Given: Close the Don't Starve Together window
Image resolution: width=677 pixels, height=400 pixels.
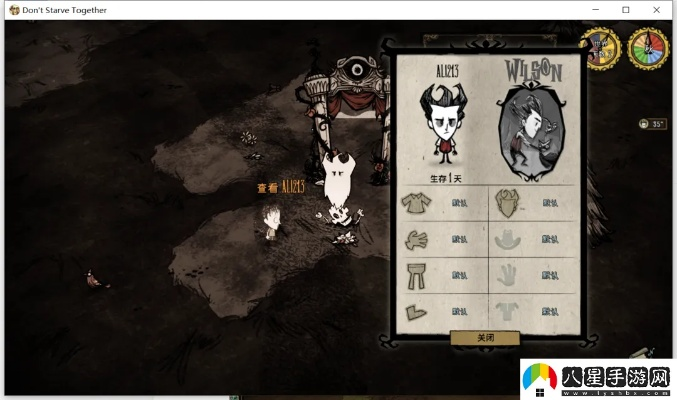Looking at the screenshot, I should pyautogui.click(x=657, y=10).
